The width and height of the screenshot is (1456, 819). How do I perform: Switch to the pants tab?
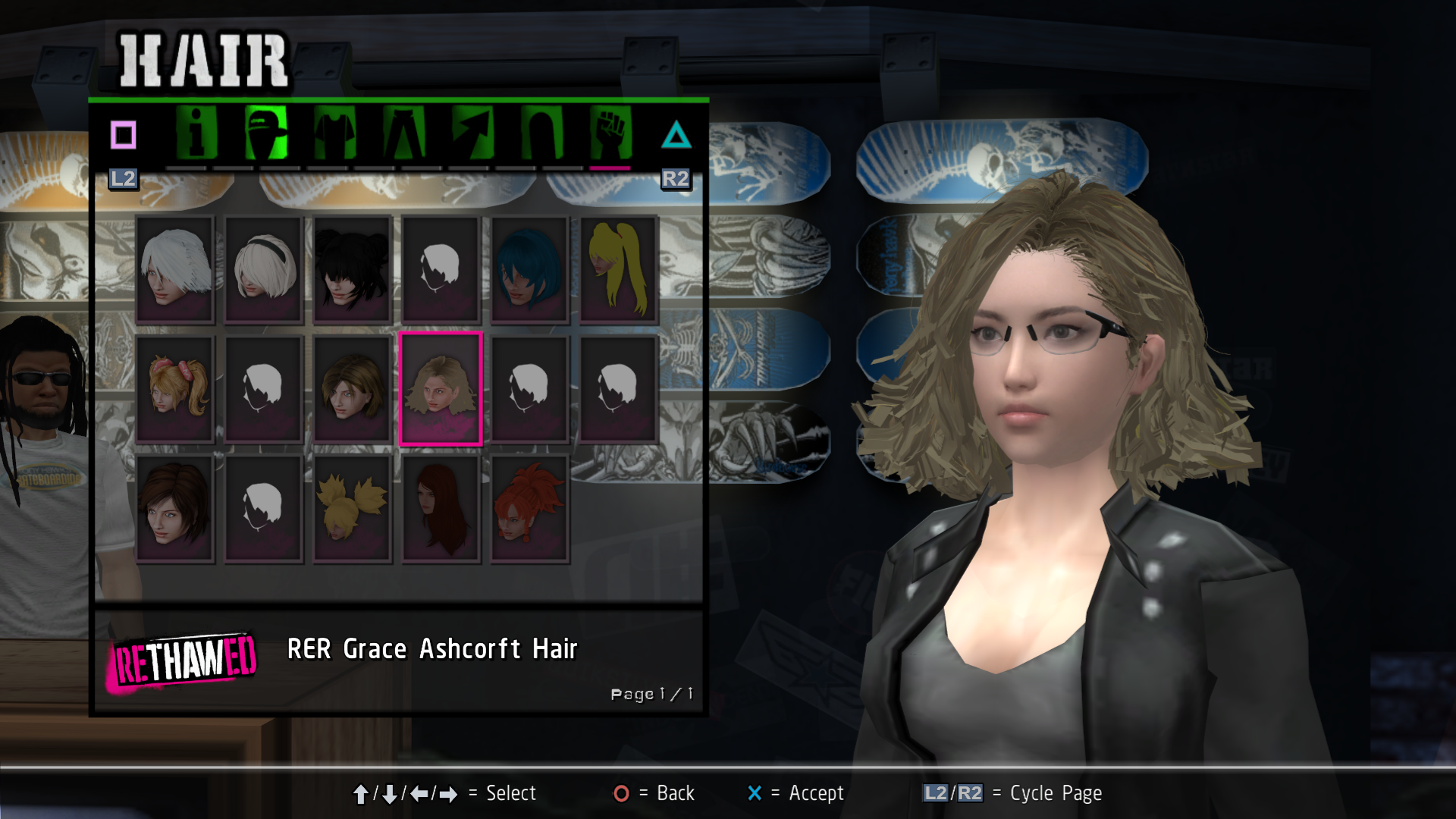pyautogui.click(x=403, y=133)
